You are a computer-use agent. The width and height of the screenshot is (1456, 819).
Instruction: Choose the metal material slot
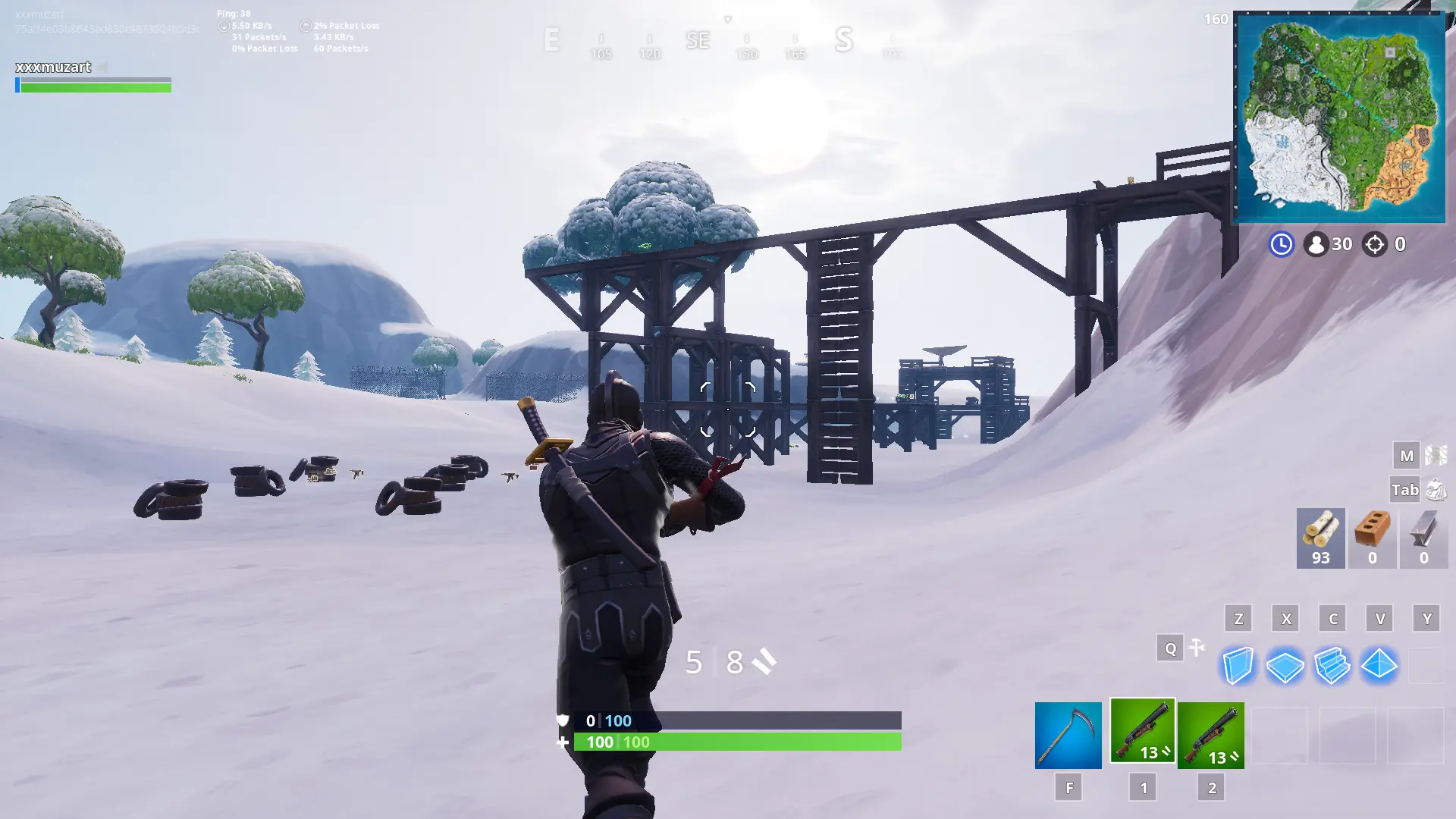[1423, 538]
